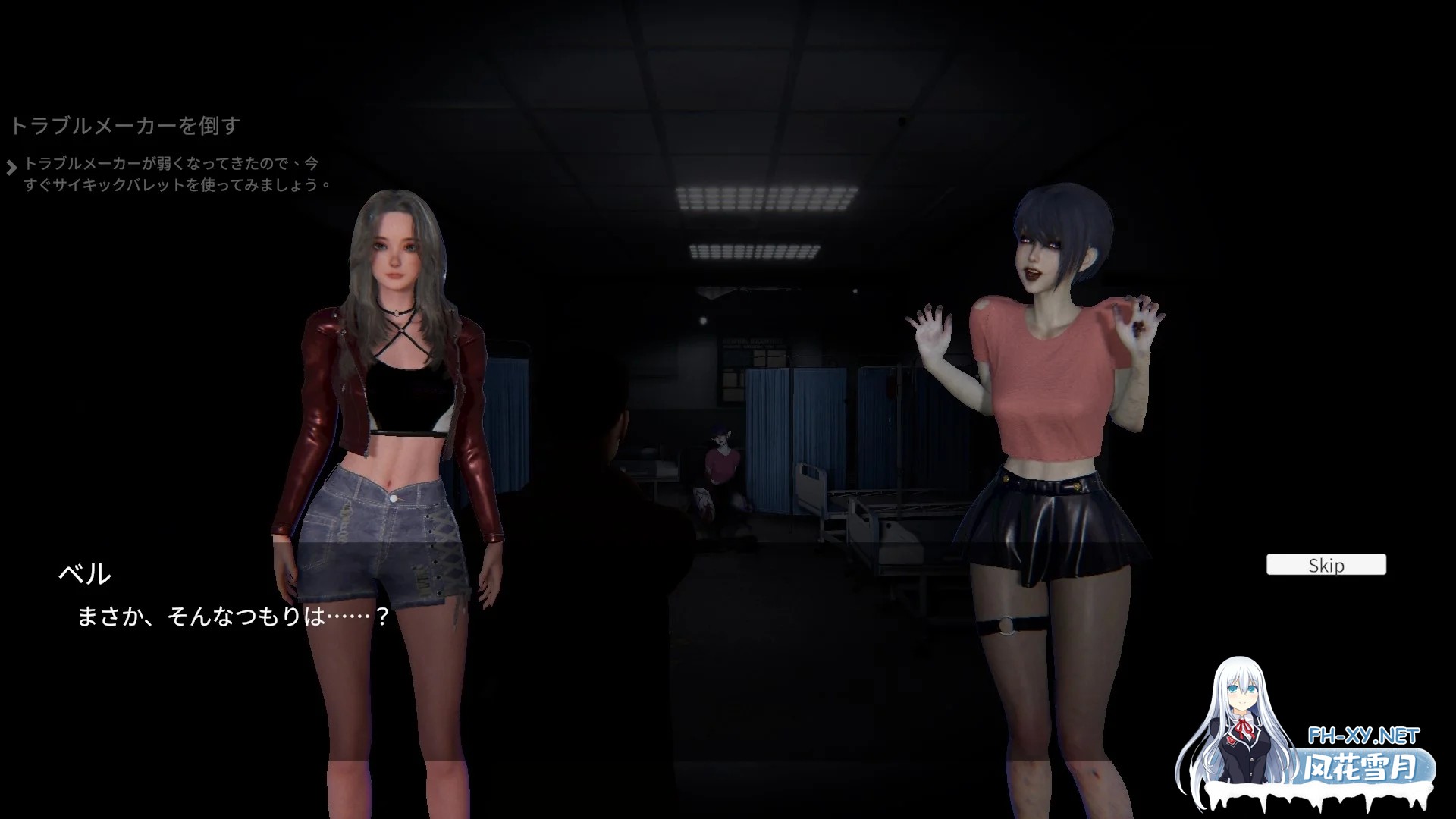This screenshot has width=1456, height=819.
Task: Click the Skip button
Action: 1326,564
